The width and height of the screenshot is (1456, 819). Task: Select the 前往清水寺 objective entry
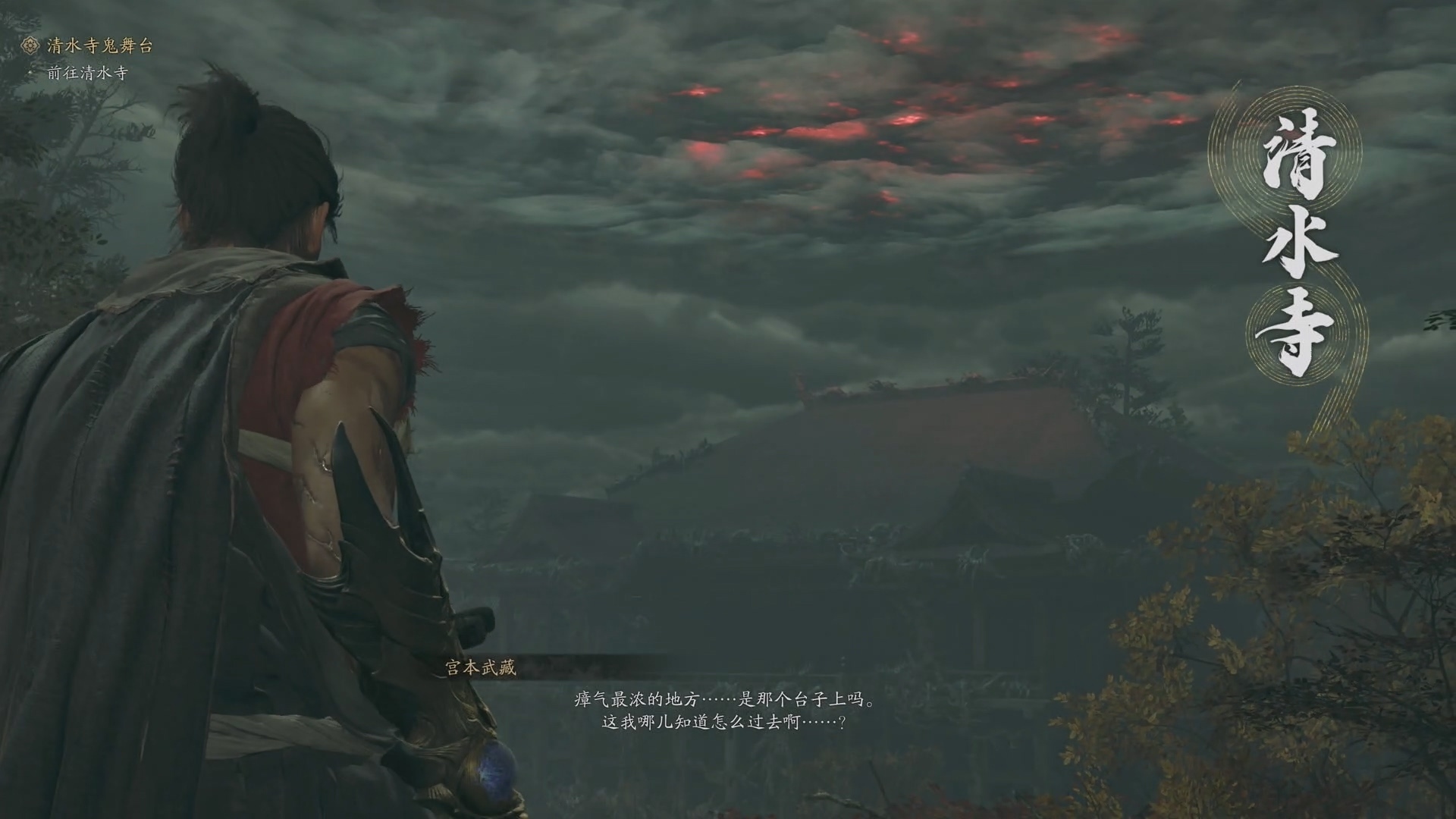coord(87,73)
